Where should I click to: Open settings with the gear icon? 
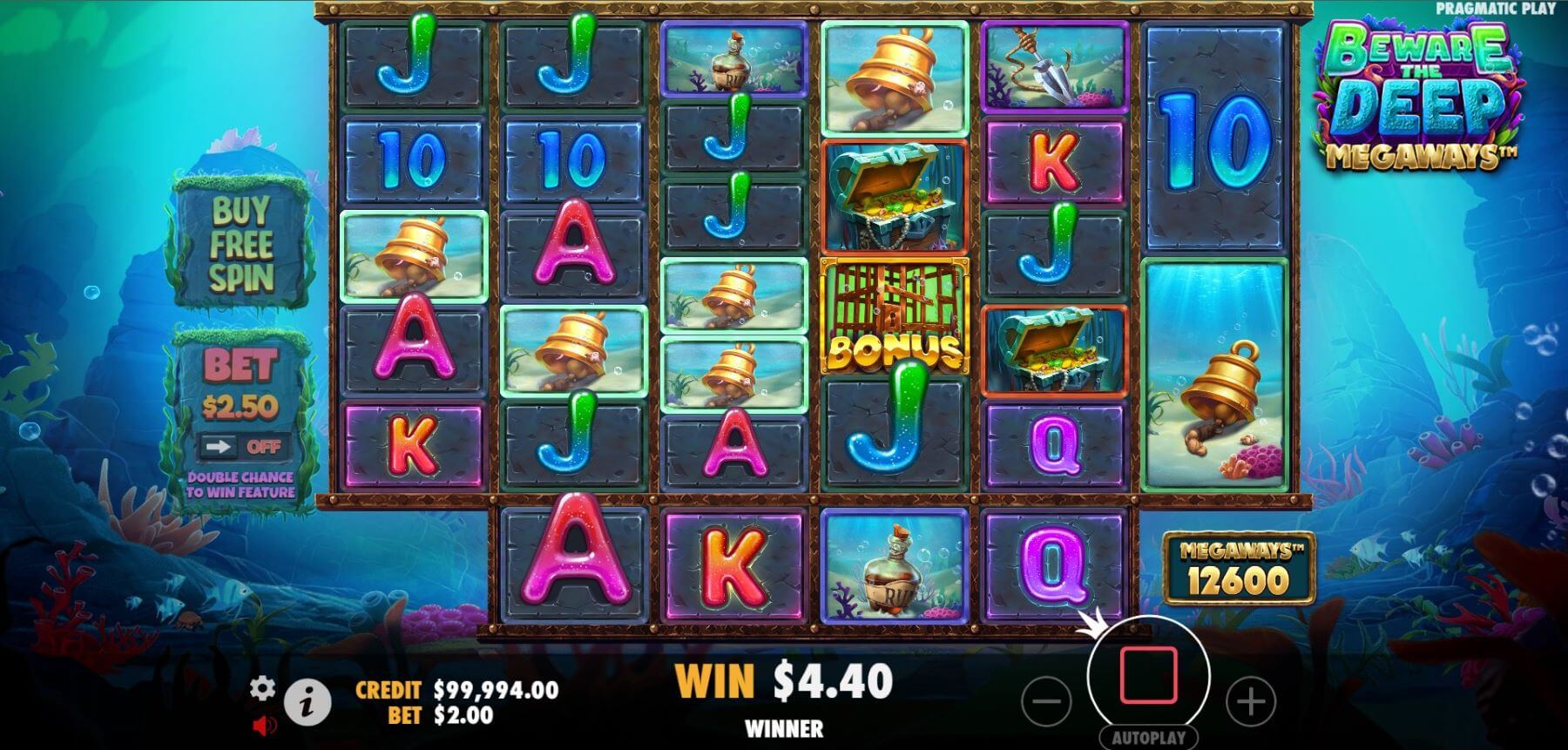[x=262, y=688]
